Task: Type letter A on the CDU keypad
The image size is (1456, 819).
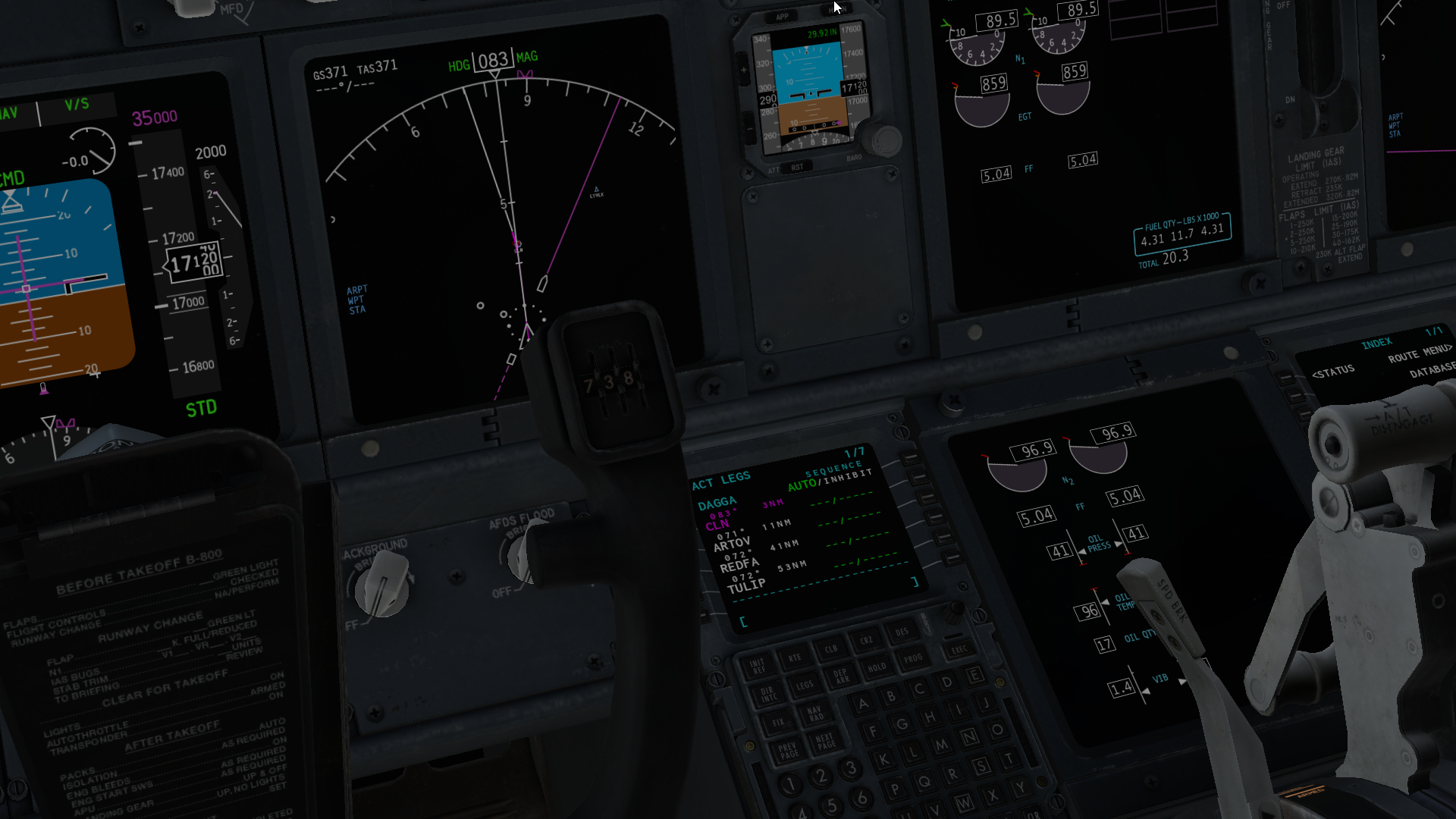Action: click(x=863, y=704)
